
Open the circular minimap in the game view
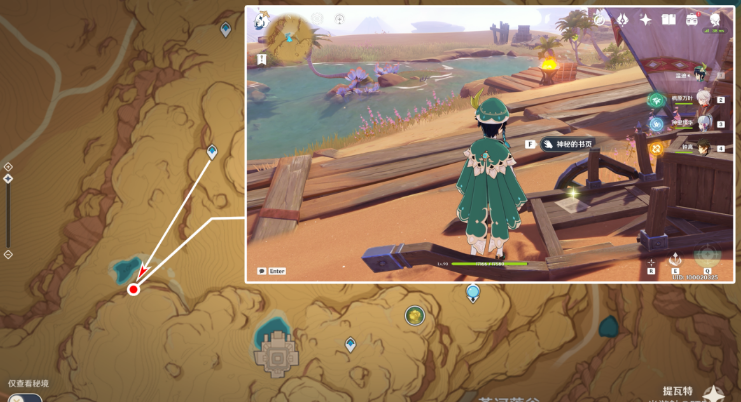click(288, 36)
